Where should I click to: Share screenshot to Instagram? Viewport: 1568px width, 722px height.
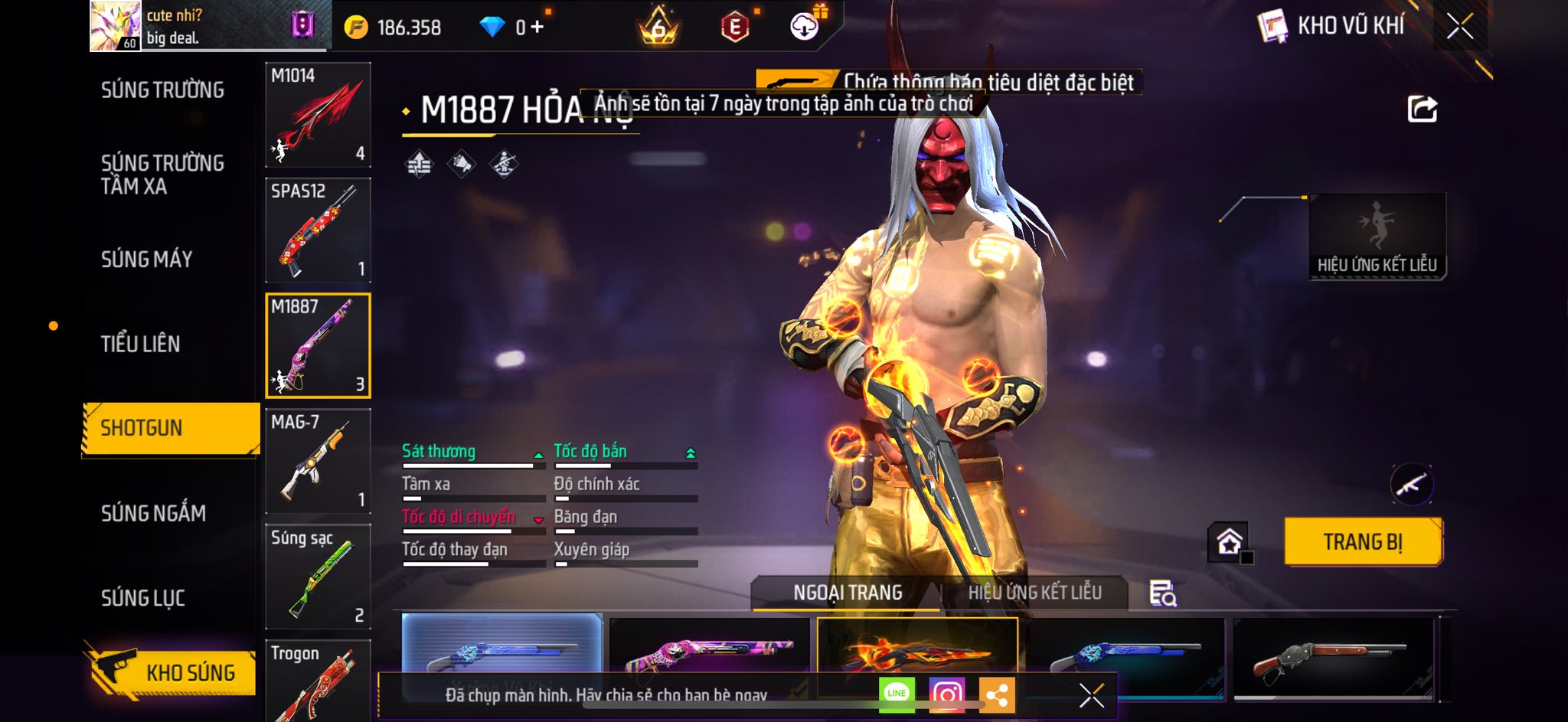point(946,694)
